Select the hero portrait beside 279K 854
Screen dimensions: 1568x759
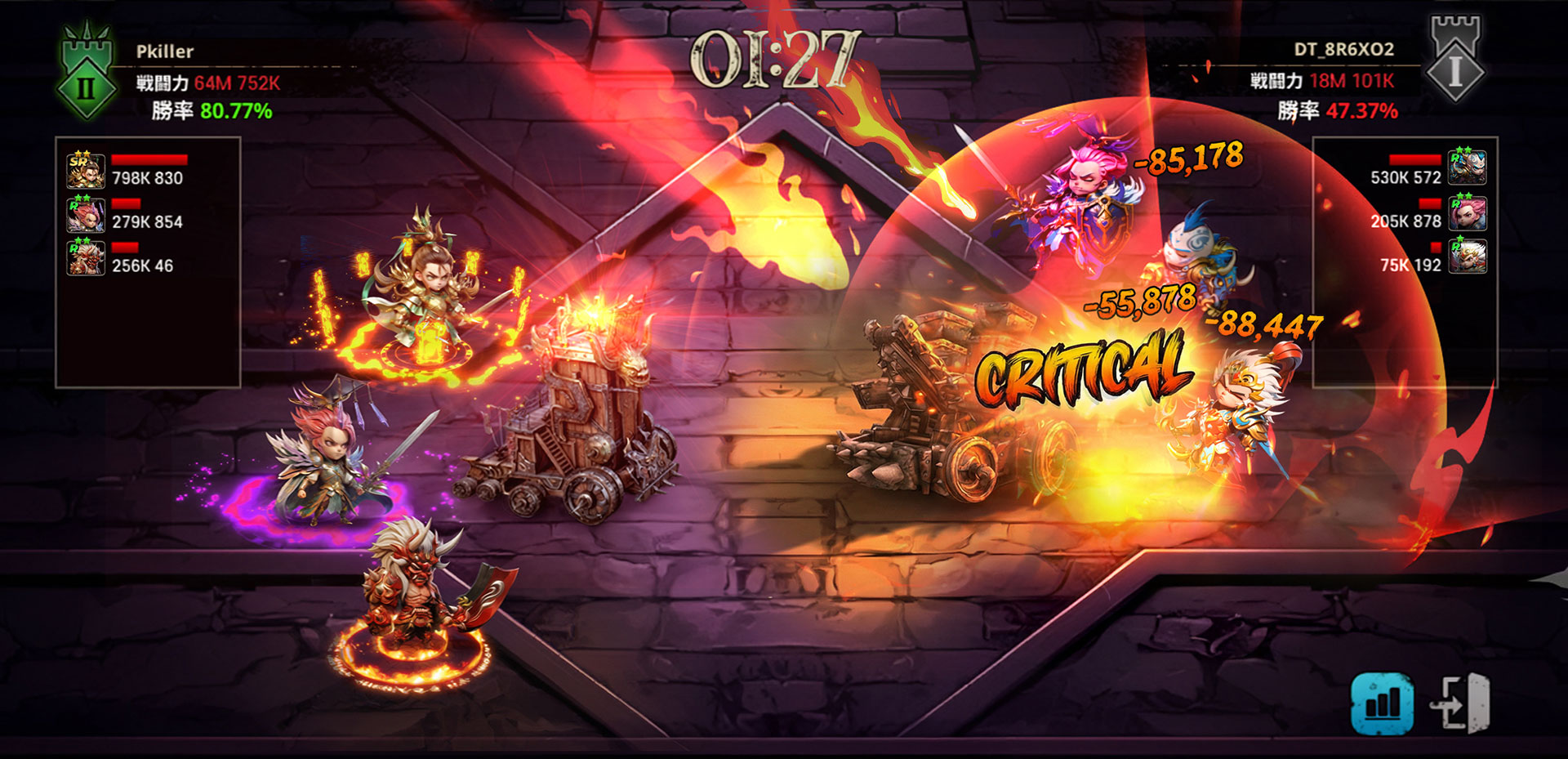(86, 216)
